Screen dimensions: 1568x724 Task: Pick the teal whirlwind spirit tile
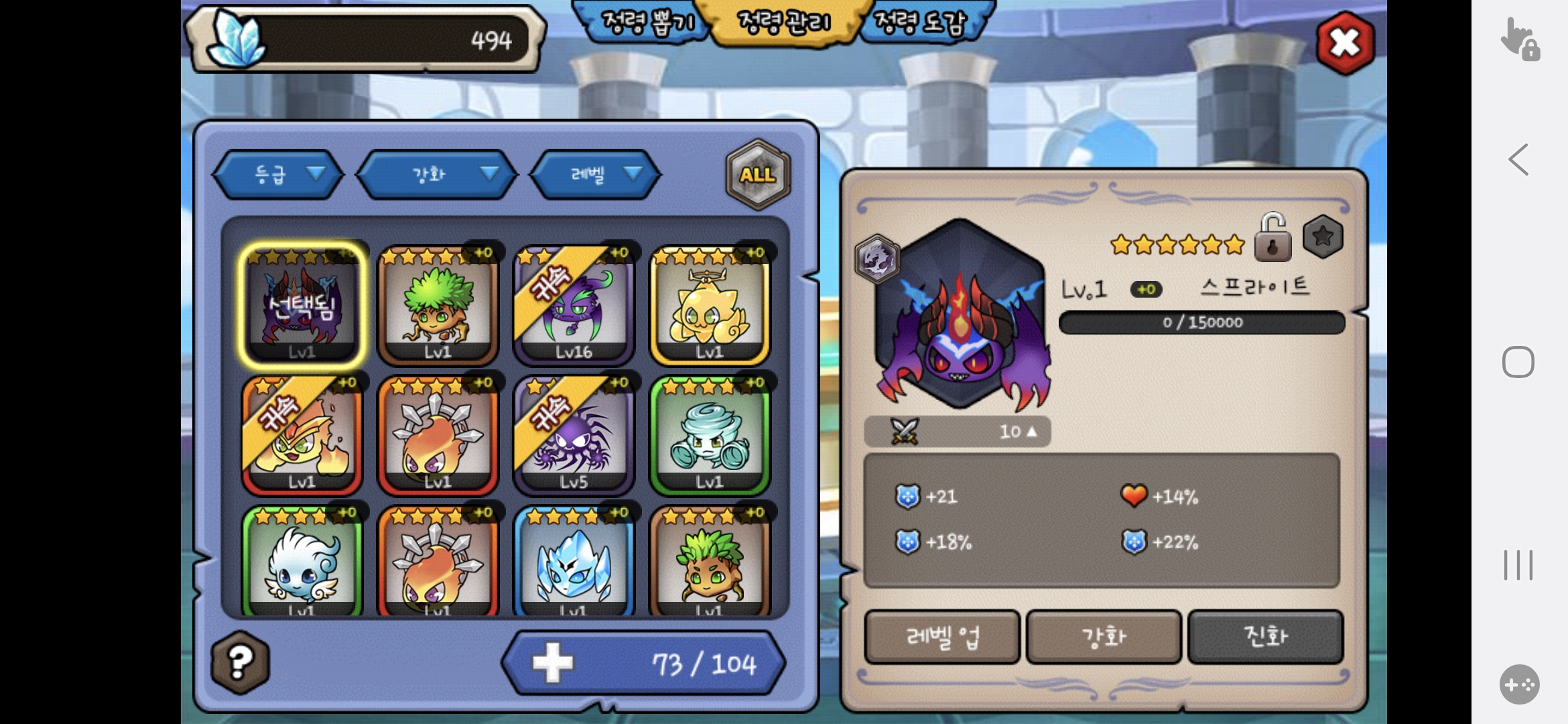point(710,435)
